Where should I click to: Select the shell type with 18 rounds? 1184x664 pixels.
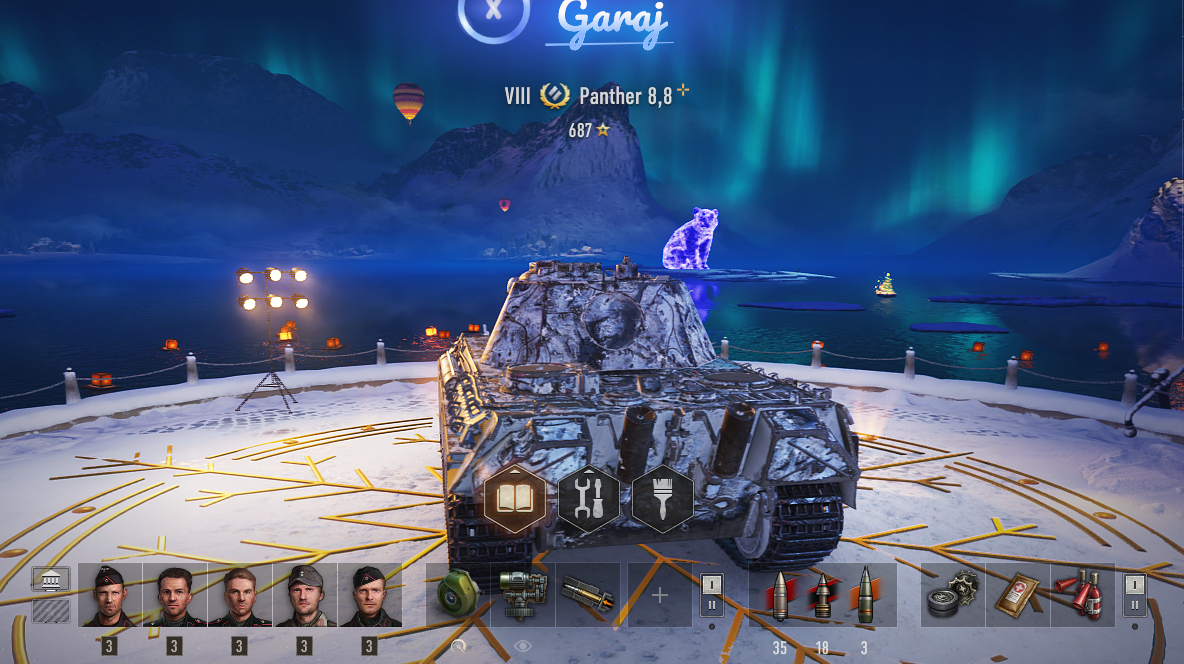tap(822, 595)
